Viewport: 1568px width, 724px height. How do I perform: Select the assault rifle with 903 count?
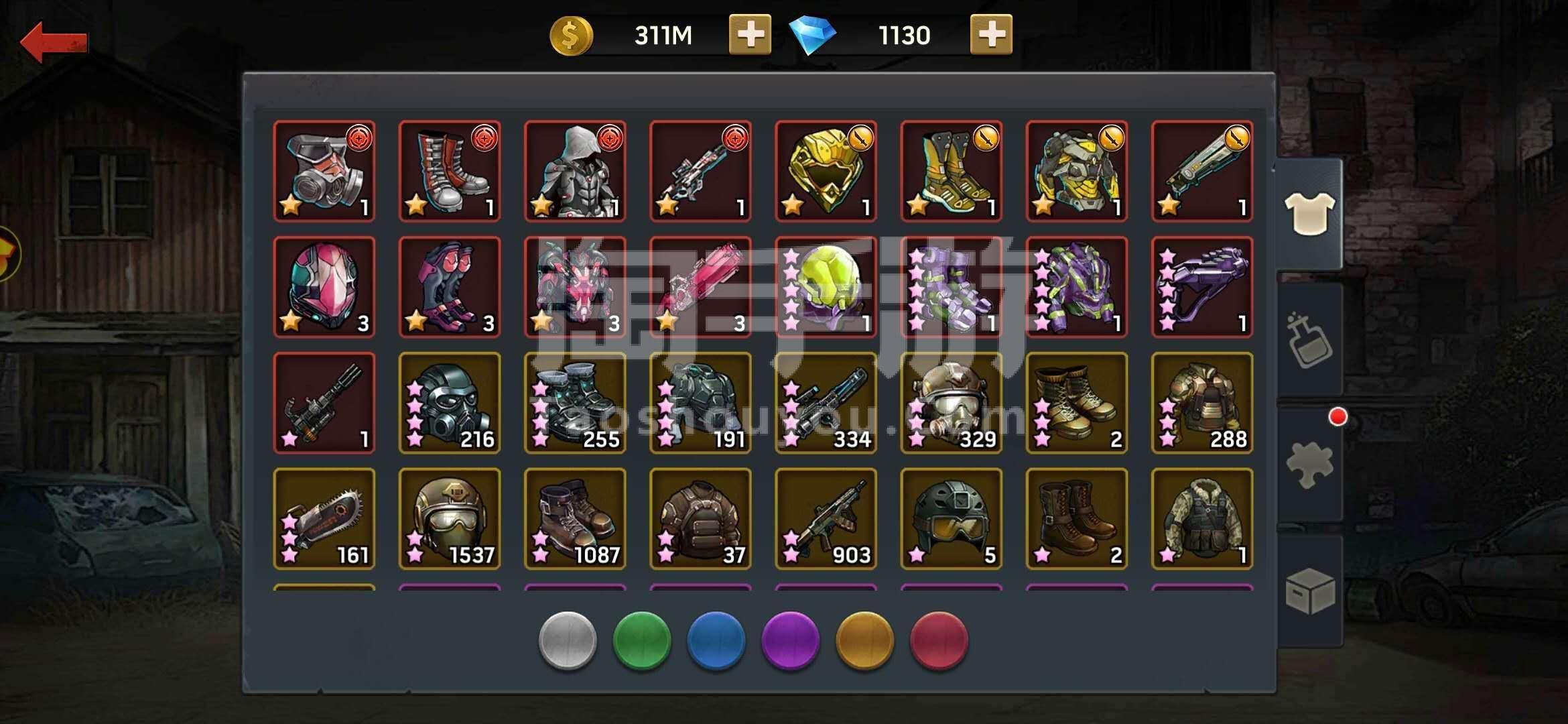click(826, 519)
